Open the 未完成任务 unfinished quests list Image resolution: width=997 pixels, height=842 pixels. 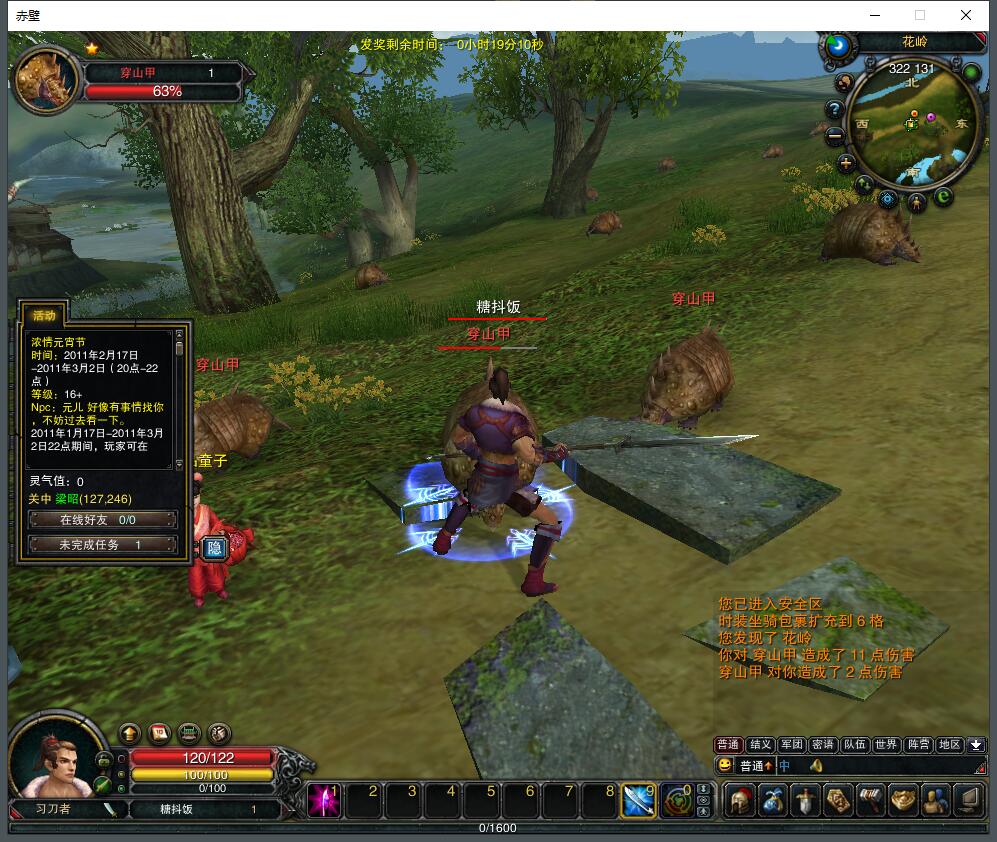coord(102,545)
